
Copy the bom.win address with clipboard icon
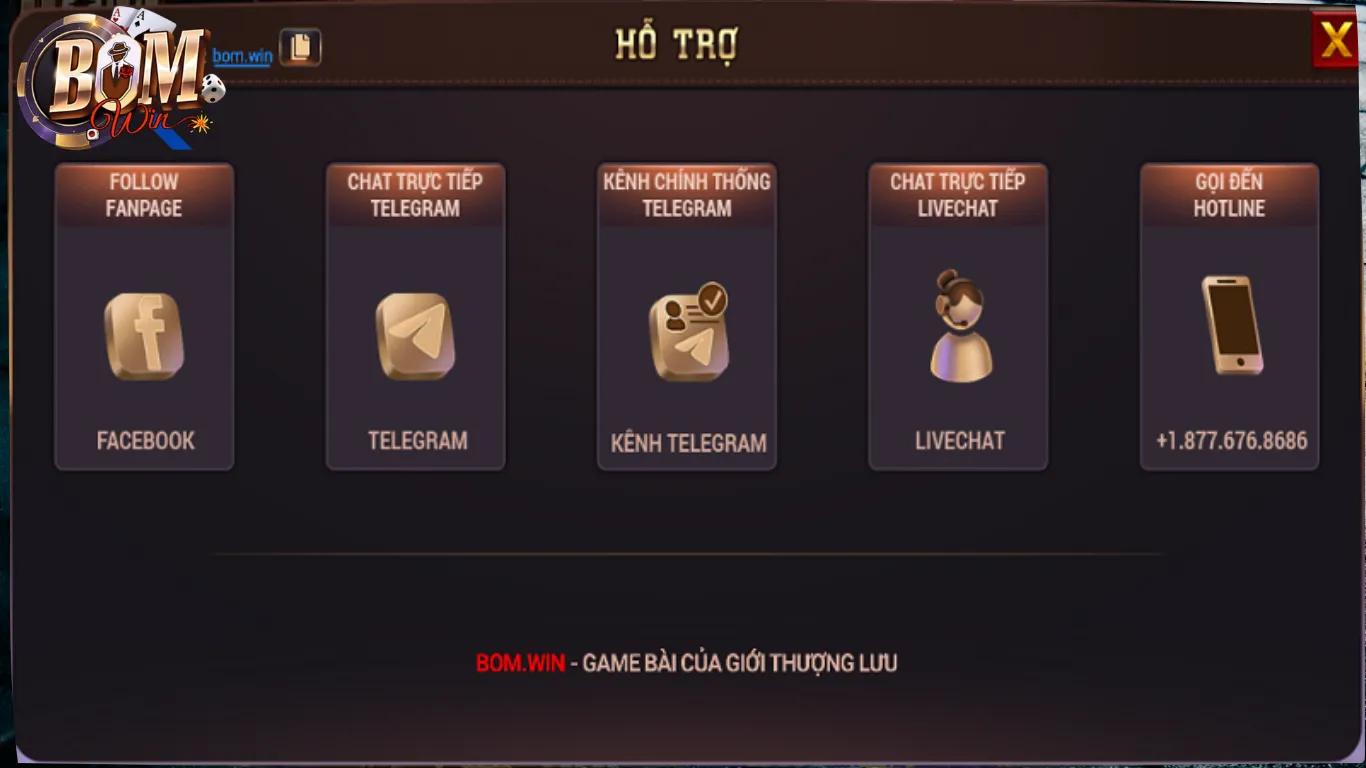[300, 47]
